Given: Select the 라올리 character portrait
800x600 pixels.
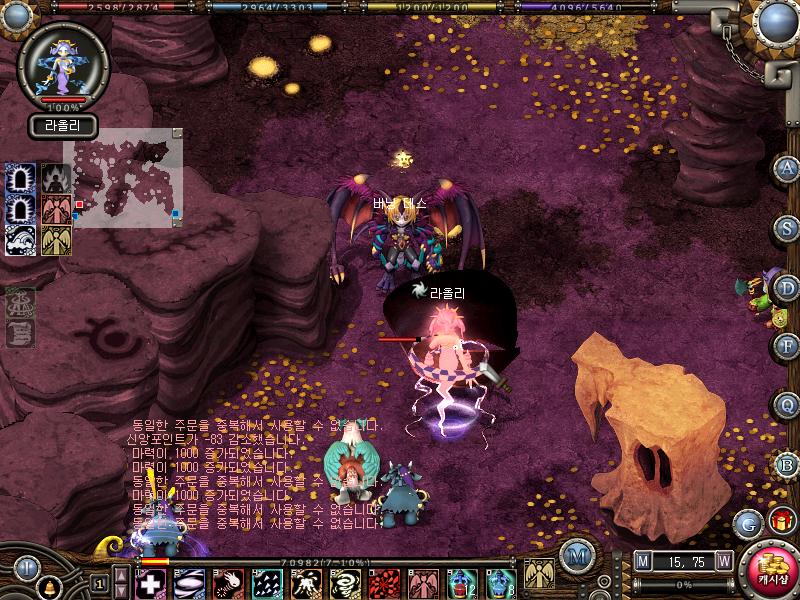Looking at the screenshot, I should [62, 62].
